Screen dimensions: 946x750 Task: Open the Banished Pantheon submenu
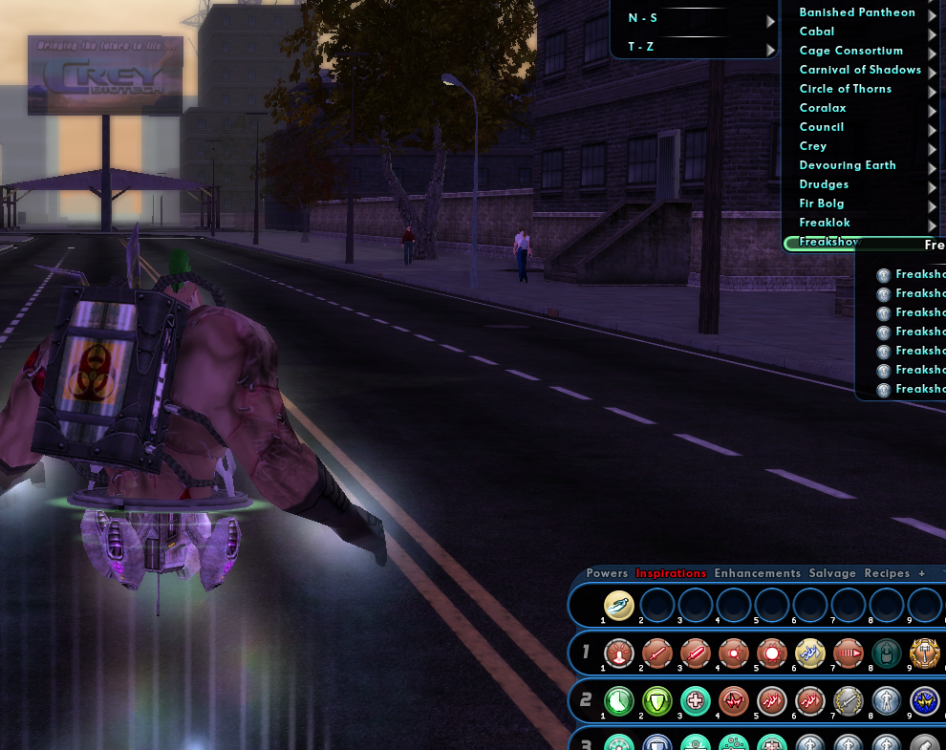(x=857, y=13)
